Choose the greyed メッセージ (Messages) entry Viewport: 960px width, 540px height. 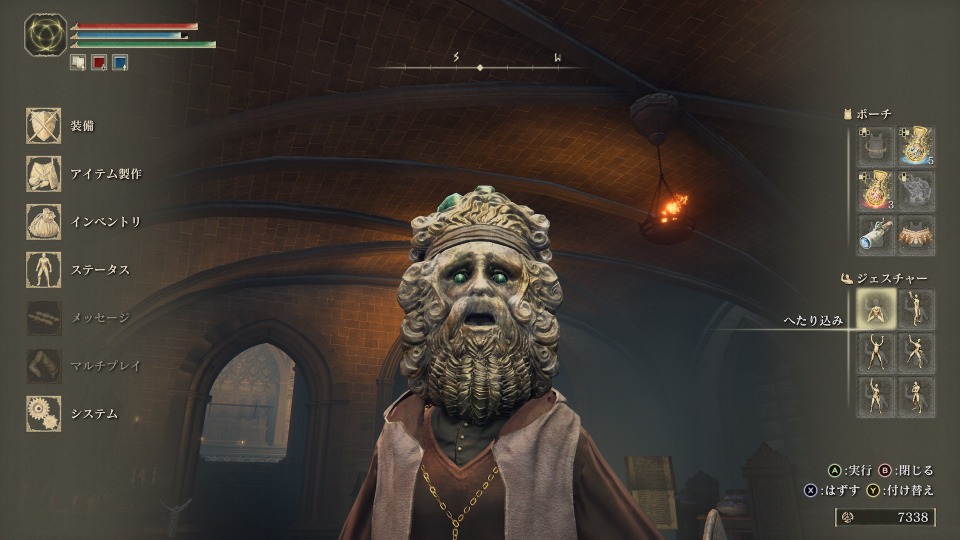pos(45,318)
